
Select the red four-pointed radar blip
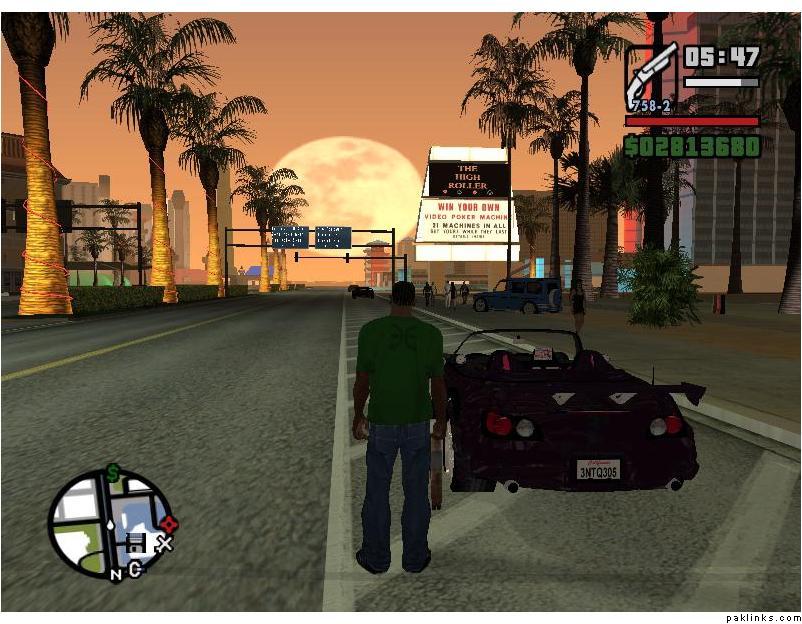(170, 523)
